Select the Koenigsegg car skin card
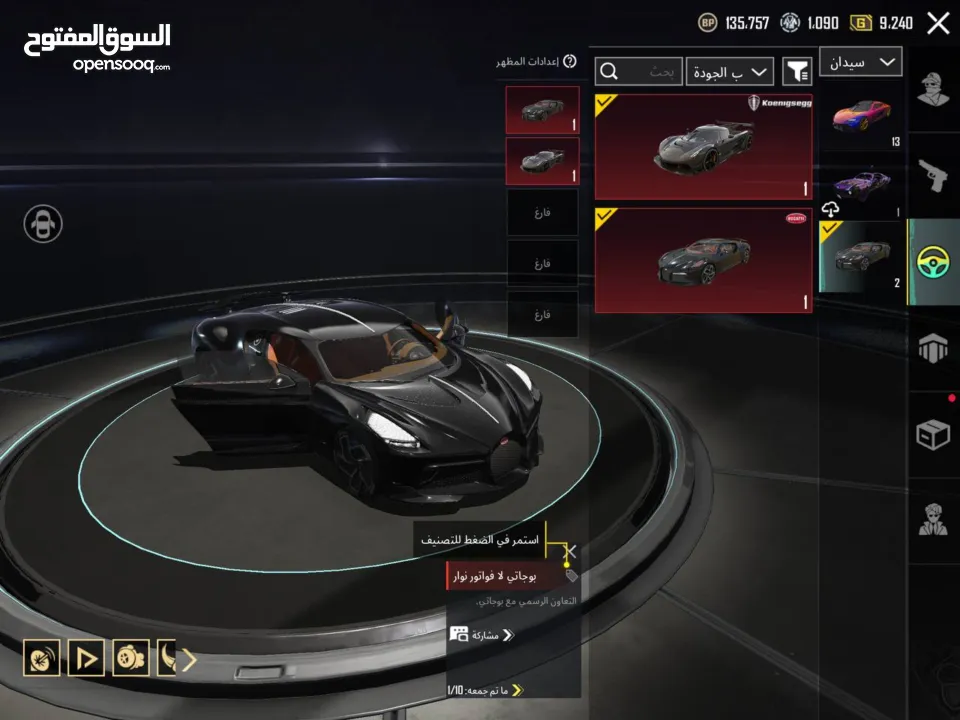The height and width of the screenshot is (720, 960). [x=703, y=147]
